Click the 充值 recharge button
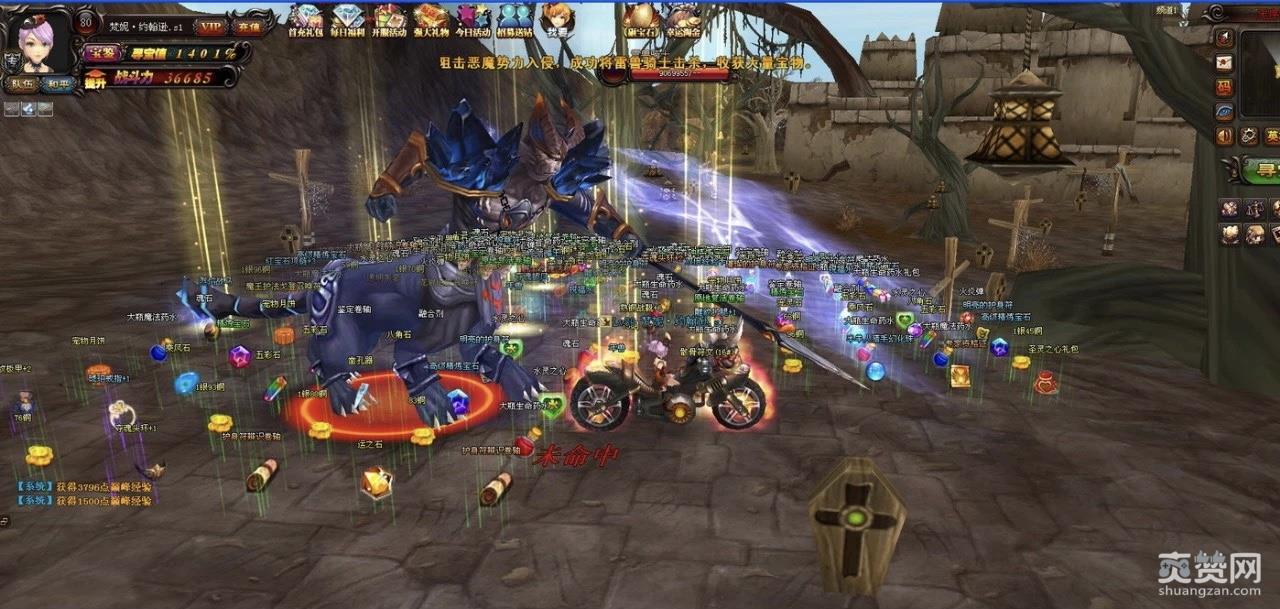The width and height of the screenshot is (1280, 609). [x=248, y=27]
